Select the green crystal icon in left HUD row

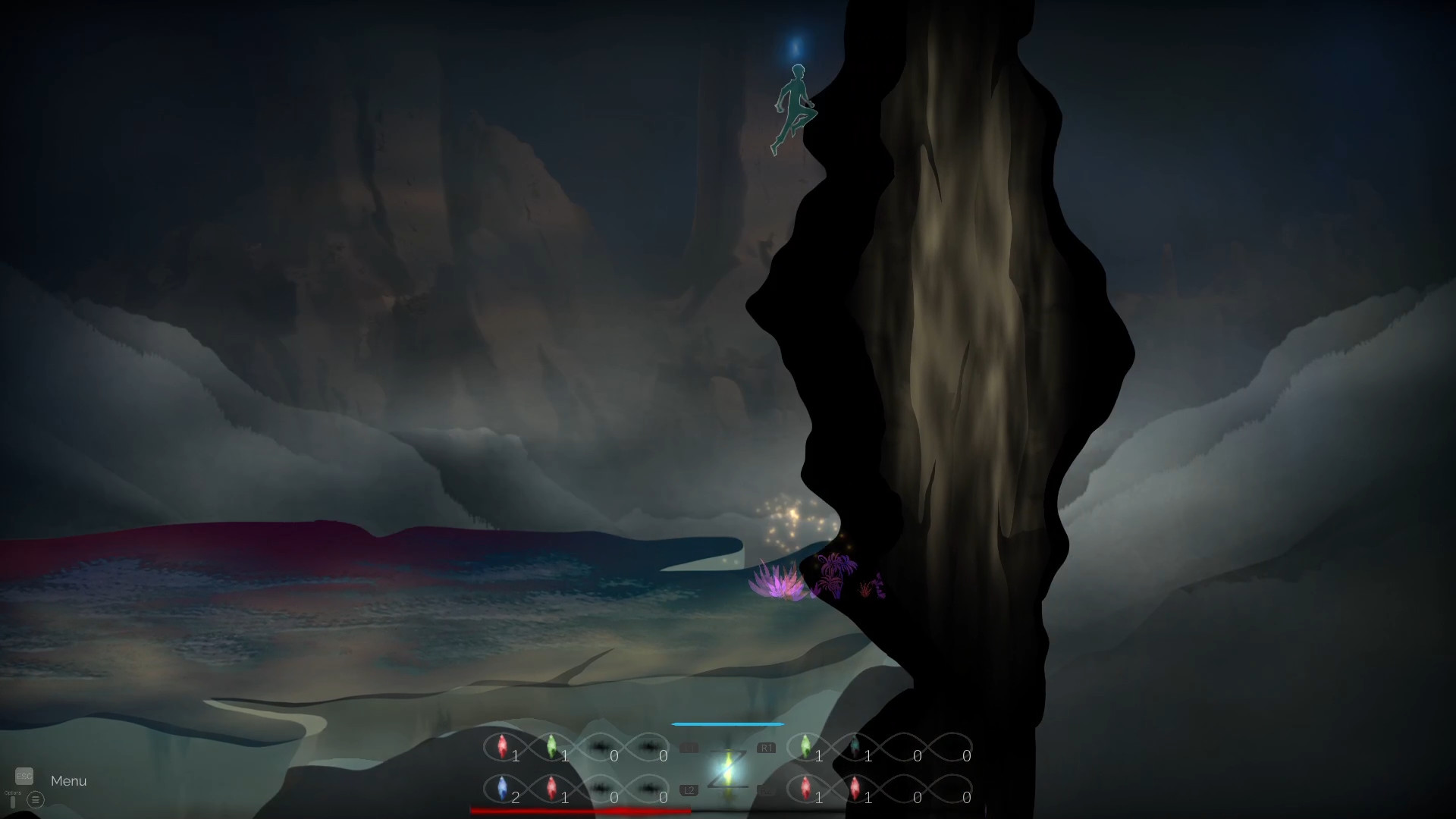point(552,747)
